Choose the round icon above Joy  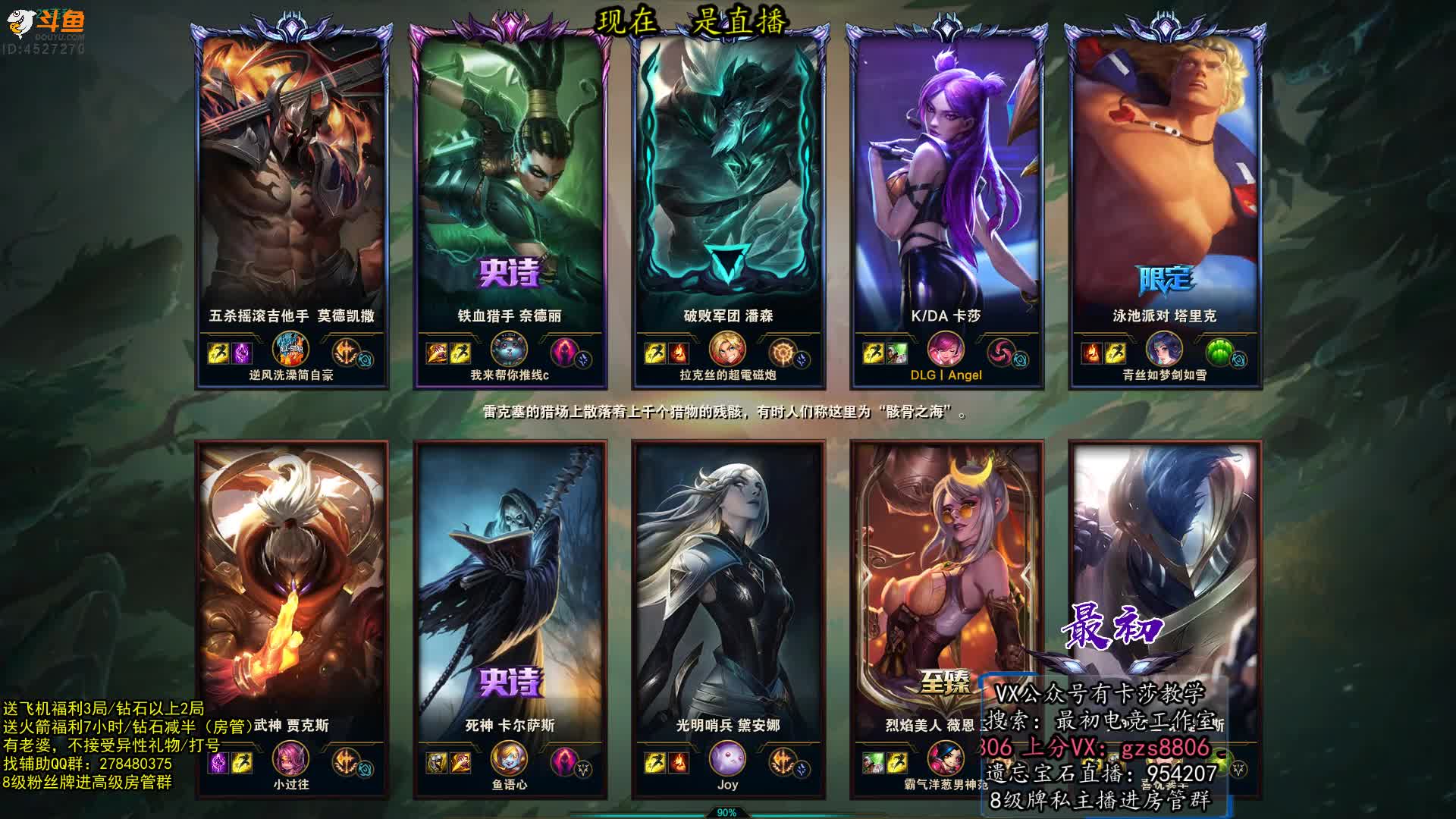tap(727, 760)
